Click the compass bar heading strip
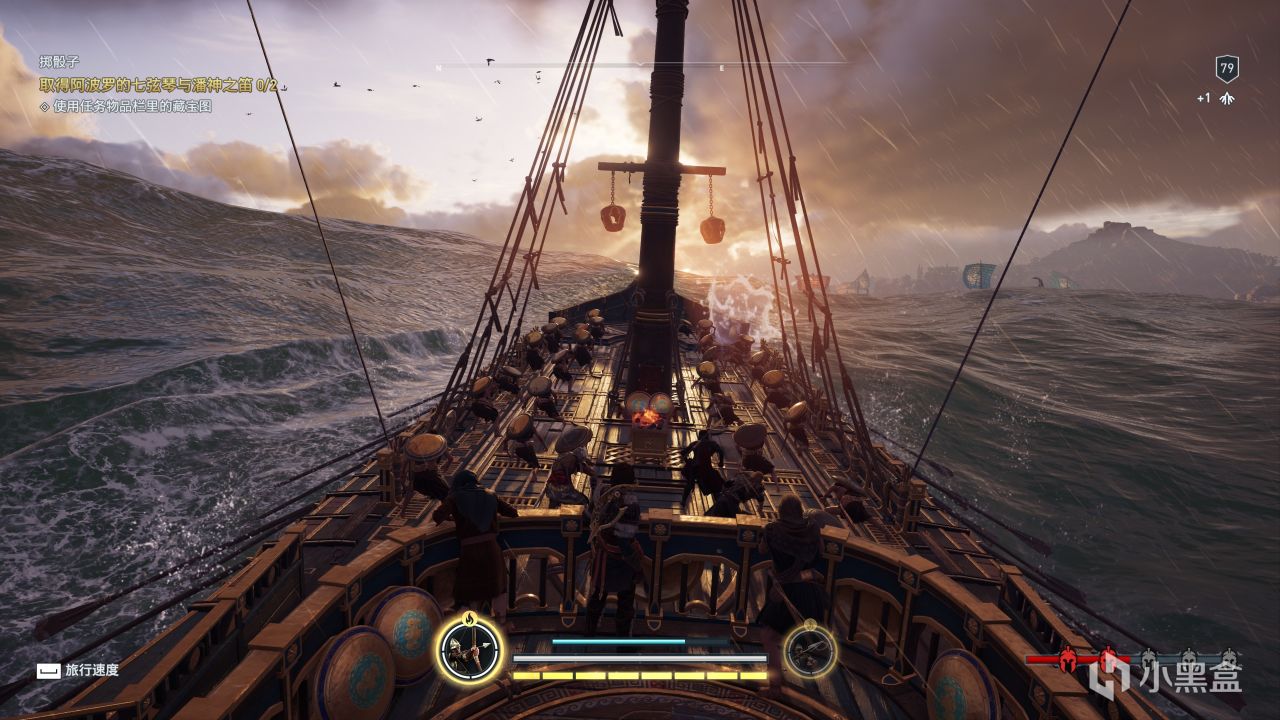 pyautogui.click(x=640, y=66)
